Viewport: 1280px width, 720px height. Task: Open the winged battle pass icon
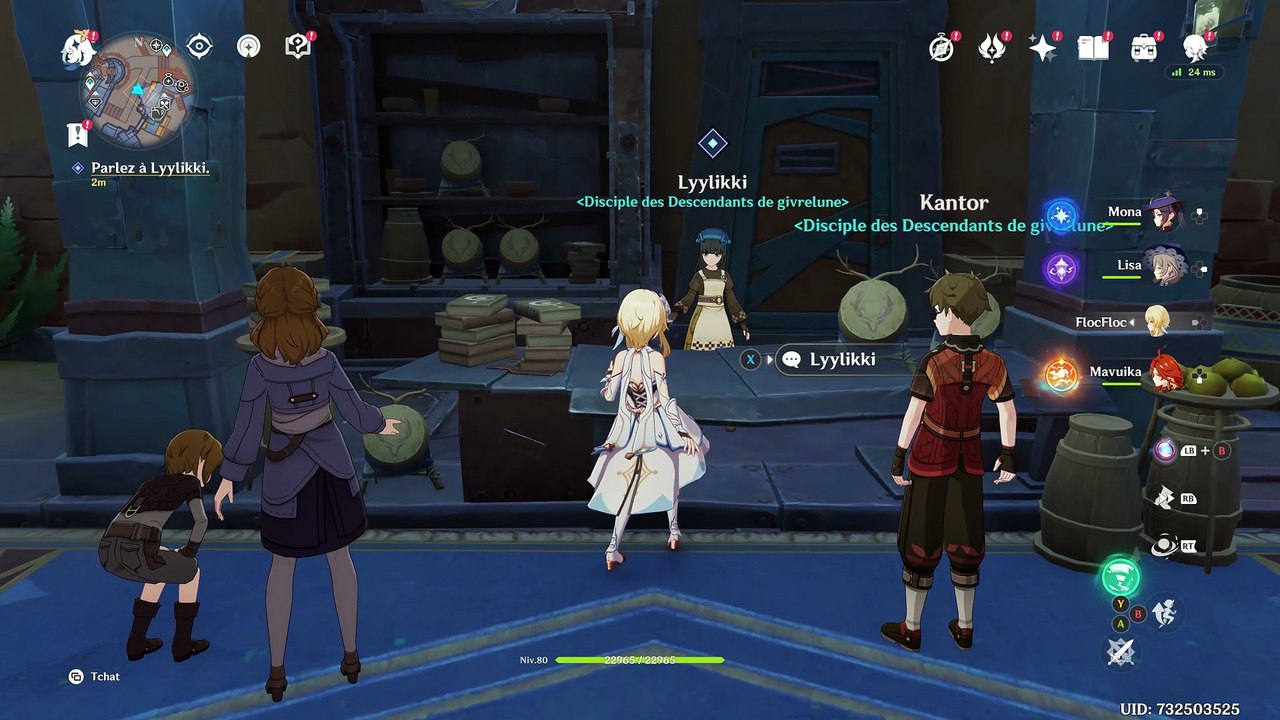(x=992, y=47)
